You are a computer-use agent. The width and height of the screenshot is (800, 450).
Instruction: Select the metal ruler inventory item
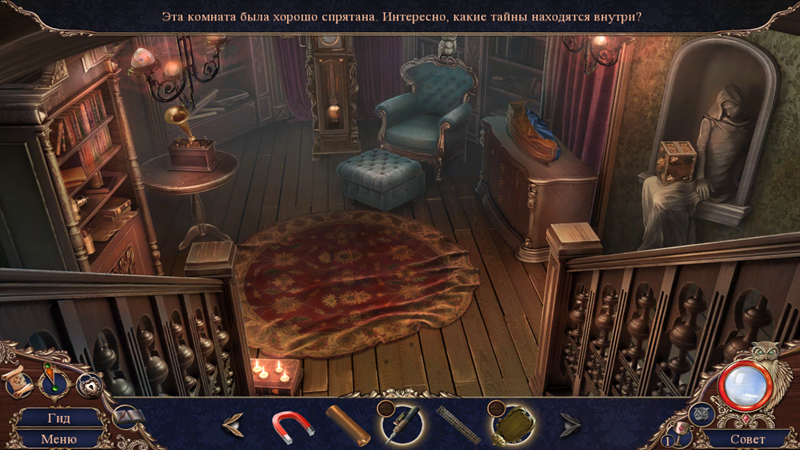(x=458, y=424)
